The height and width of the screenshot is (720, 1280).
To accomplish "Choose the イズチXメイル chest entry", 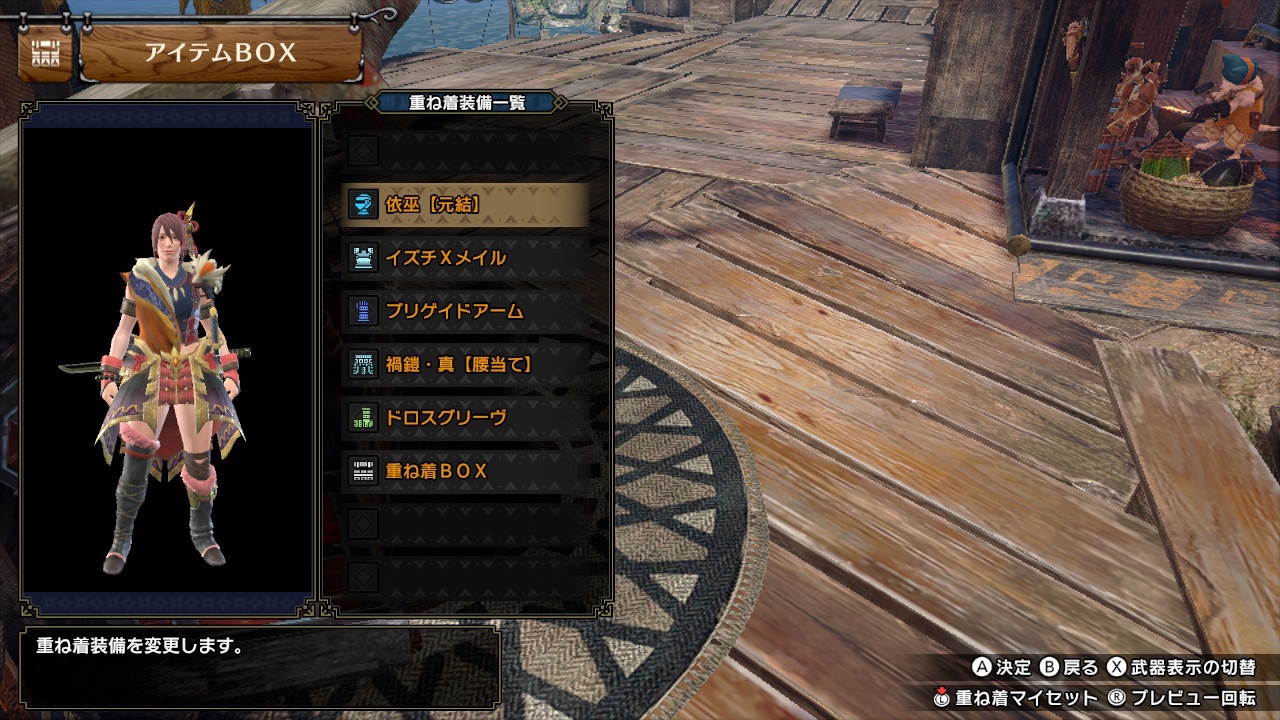I will (x=465, y=258).
